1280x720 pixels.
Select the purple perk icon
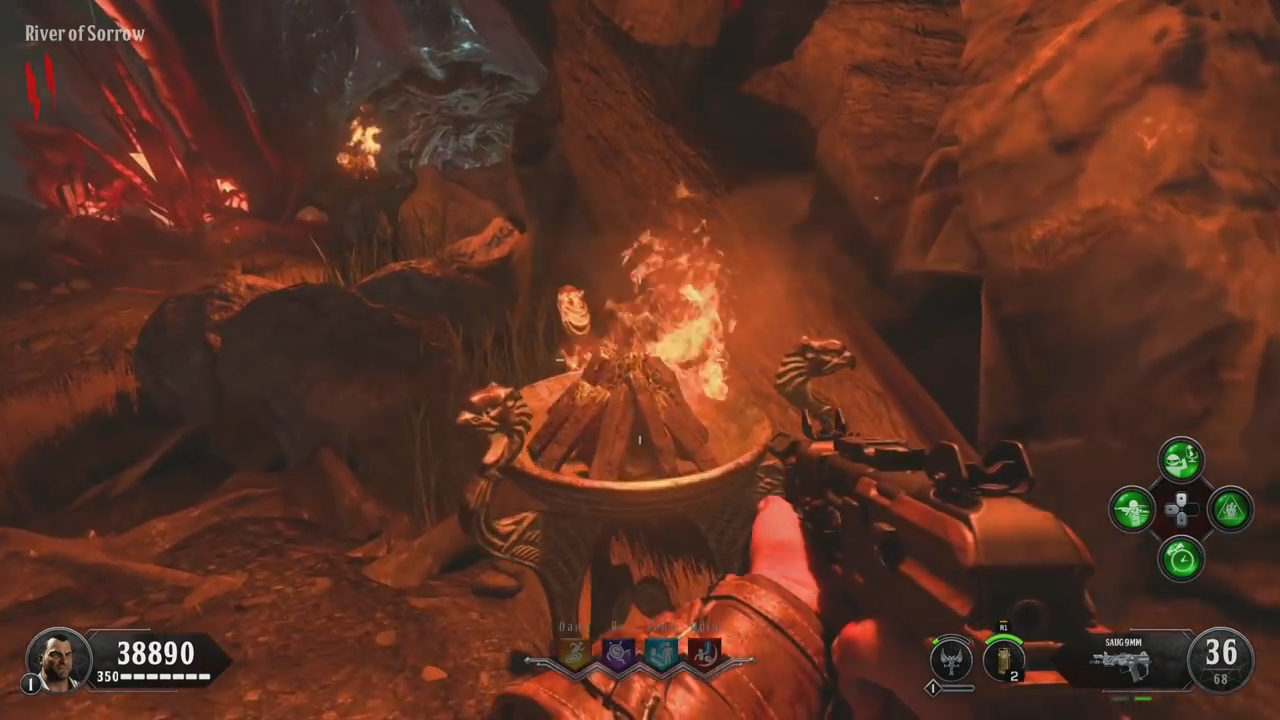[617, 654]
